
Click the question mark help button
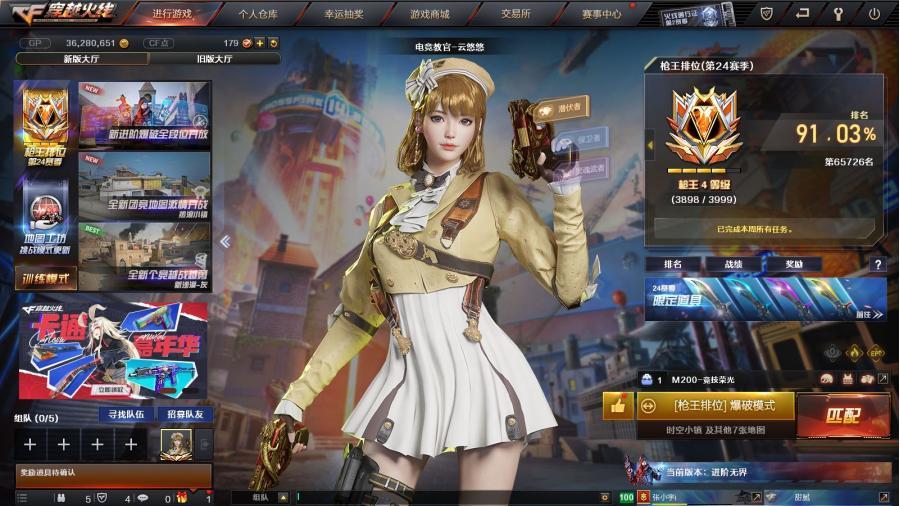878,265
